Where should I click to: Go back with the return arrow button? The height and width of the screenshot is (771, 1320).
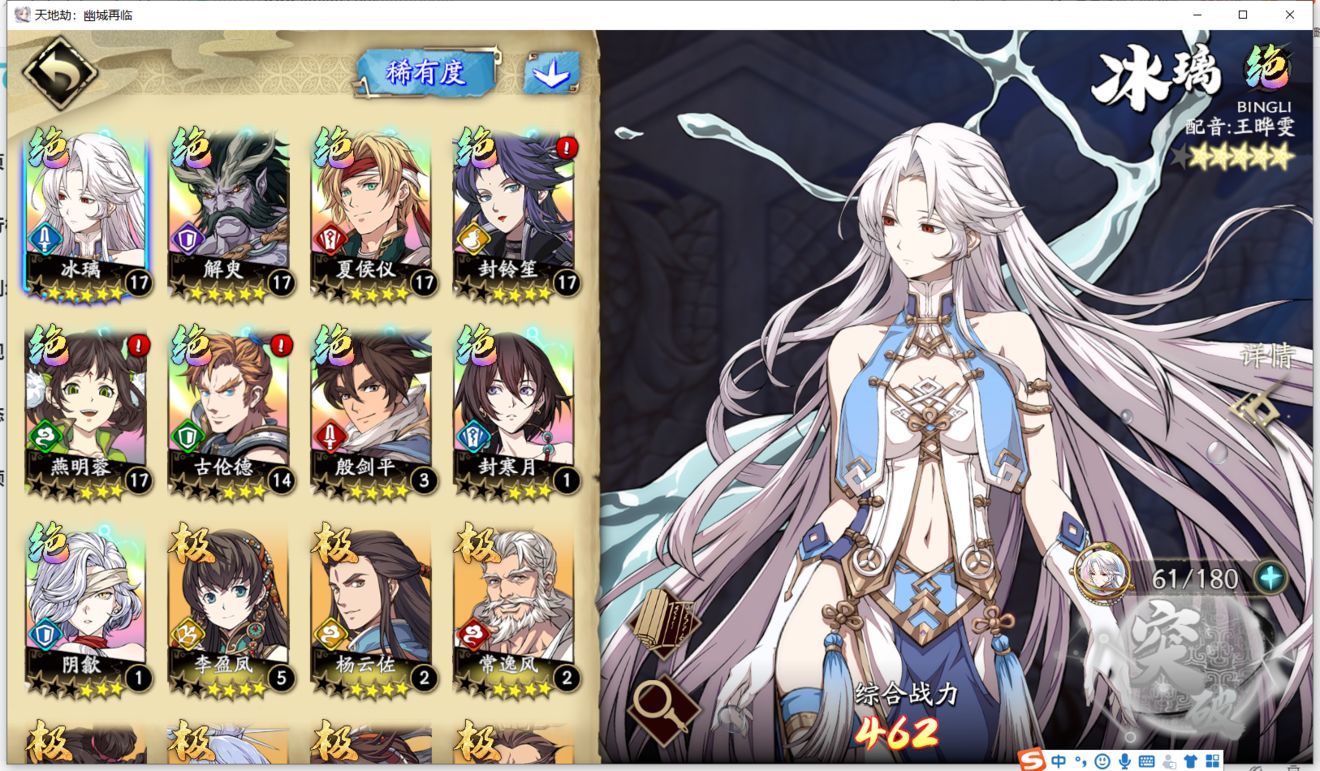[x=60, y=73]
